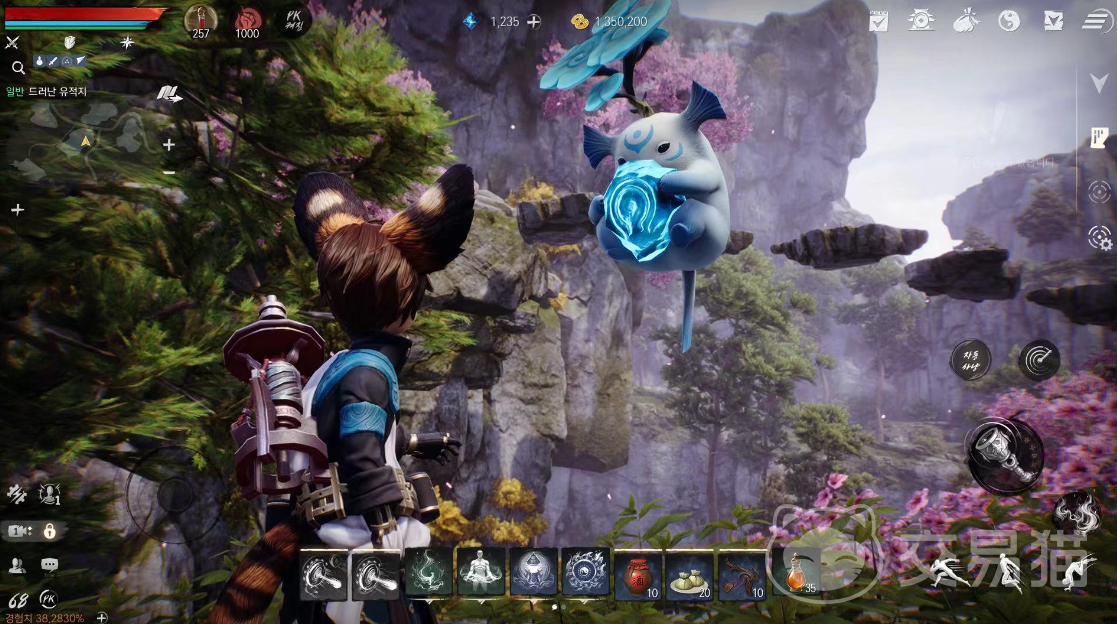Use the orange flask potion slot
Screen dimensions: 1117x624
[x=797, y=574]
